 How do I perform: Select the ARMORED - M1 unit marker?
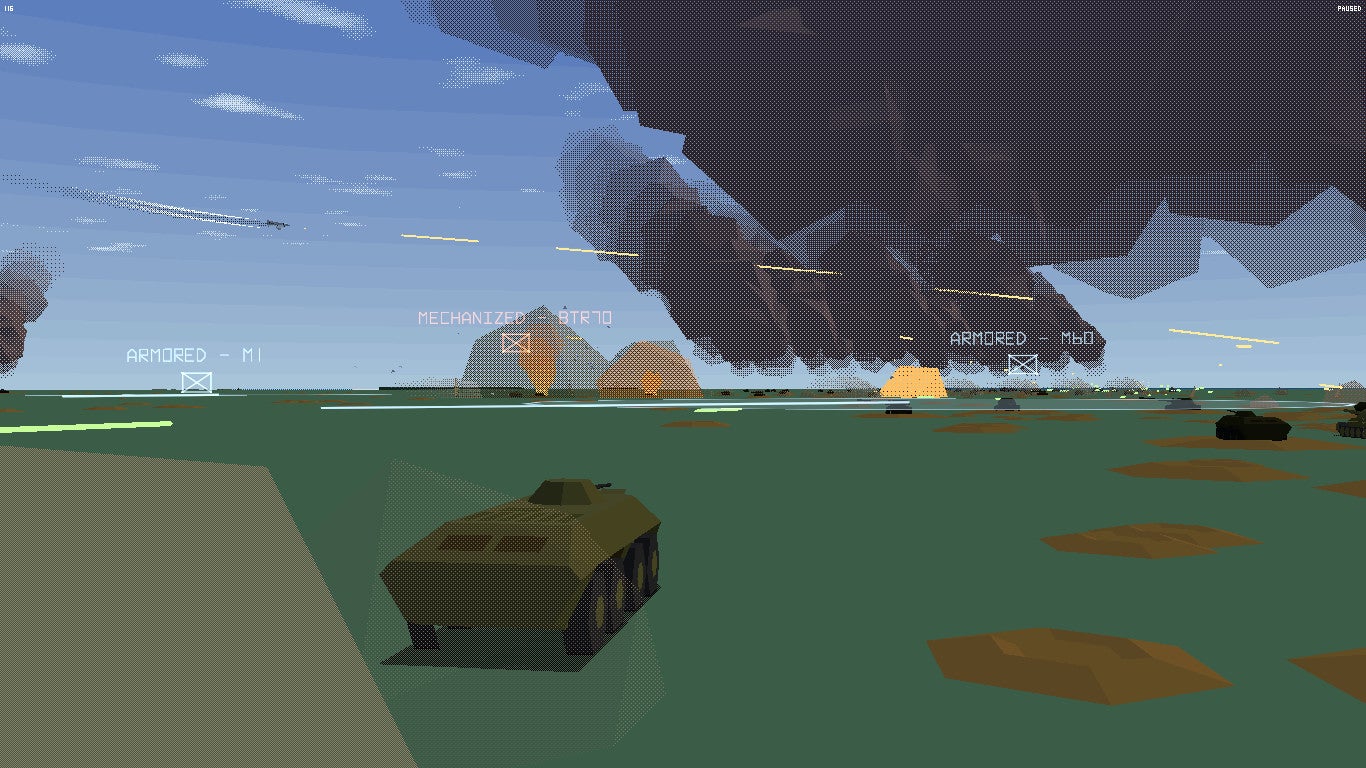coord(196,353)
